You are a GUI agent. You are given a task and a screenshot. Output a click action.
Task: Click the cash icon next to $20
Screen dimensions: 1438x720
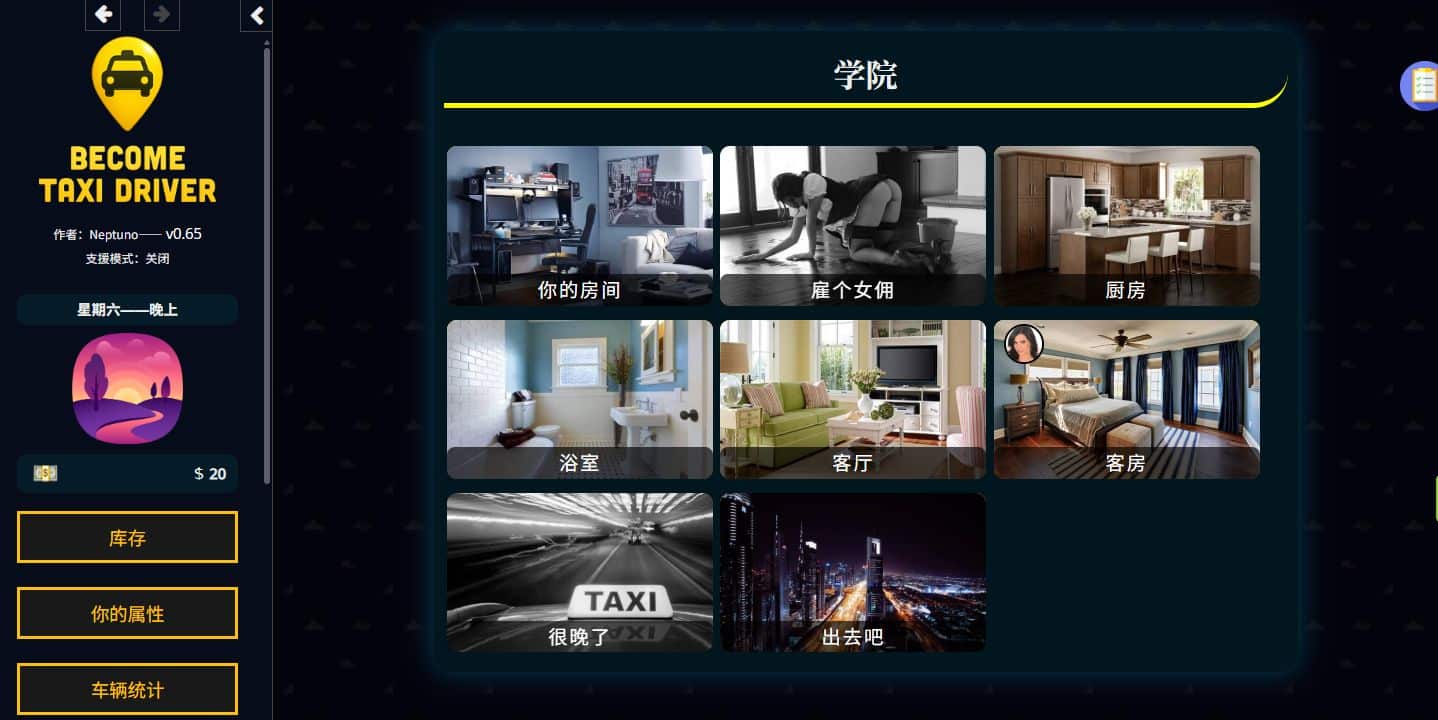point(45,473)
